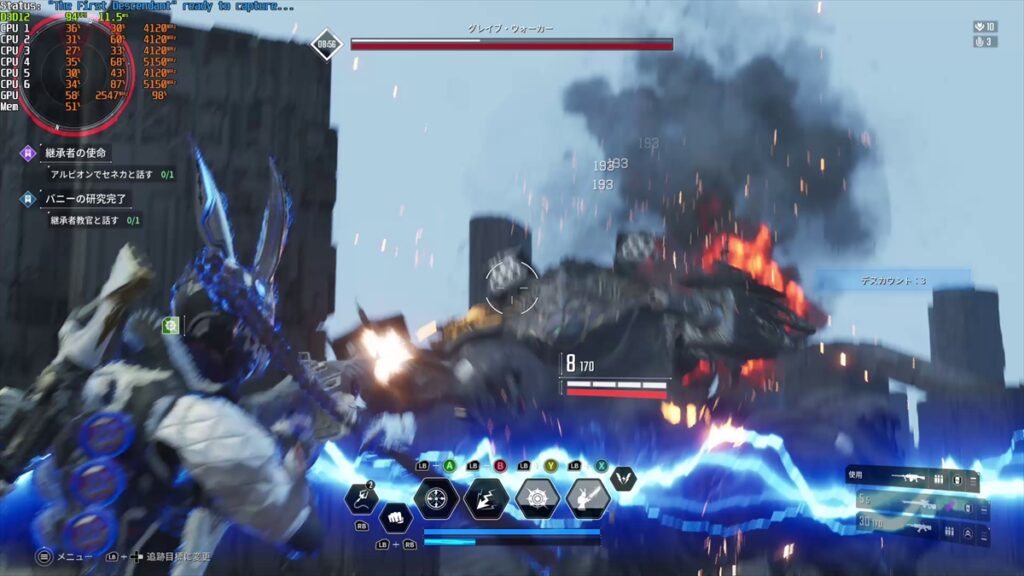
Task: Click the purple quest marker icon
Action: coord(29,153)
